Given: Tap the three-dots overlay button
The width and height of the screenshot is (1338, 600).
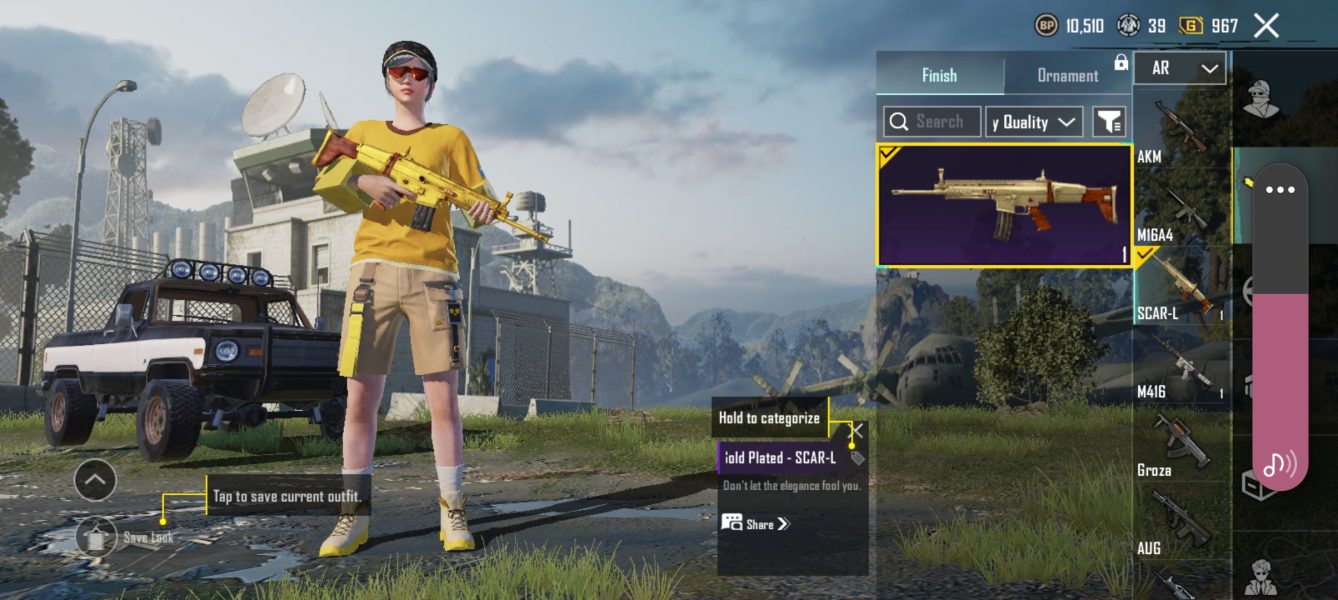Looking at the screenshot, I should click(1280, 190).
